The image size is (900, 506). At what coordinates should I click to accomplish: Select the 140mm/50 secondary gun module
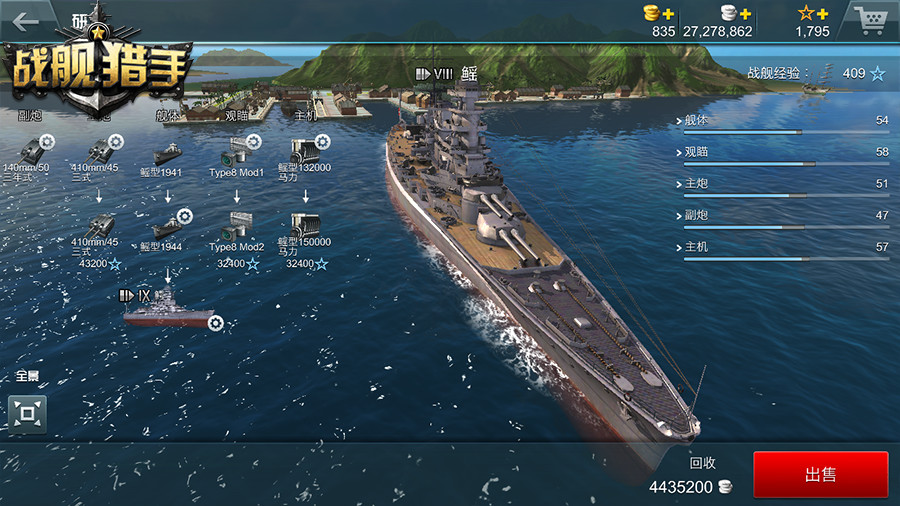click(x=27, y=150)
